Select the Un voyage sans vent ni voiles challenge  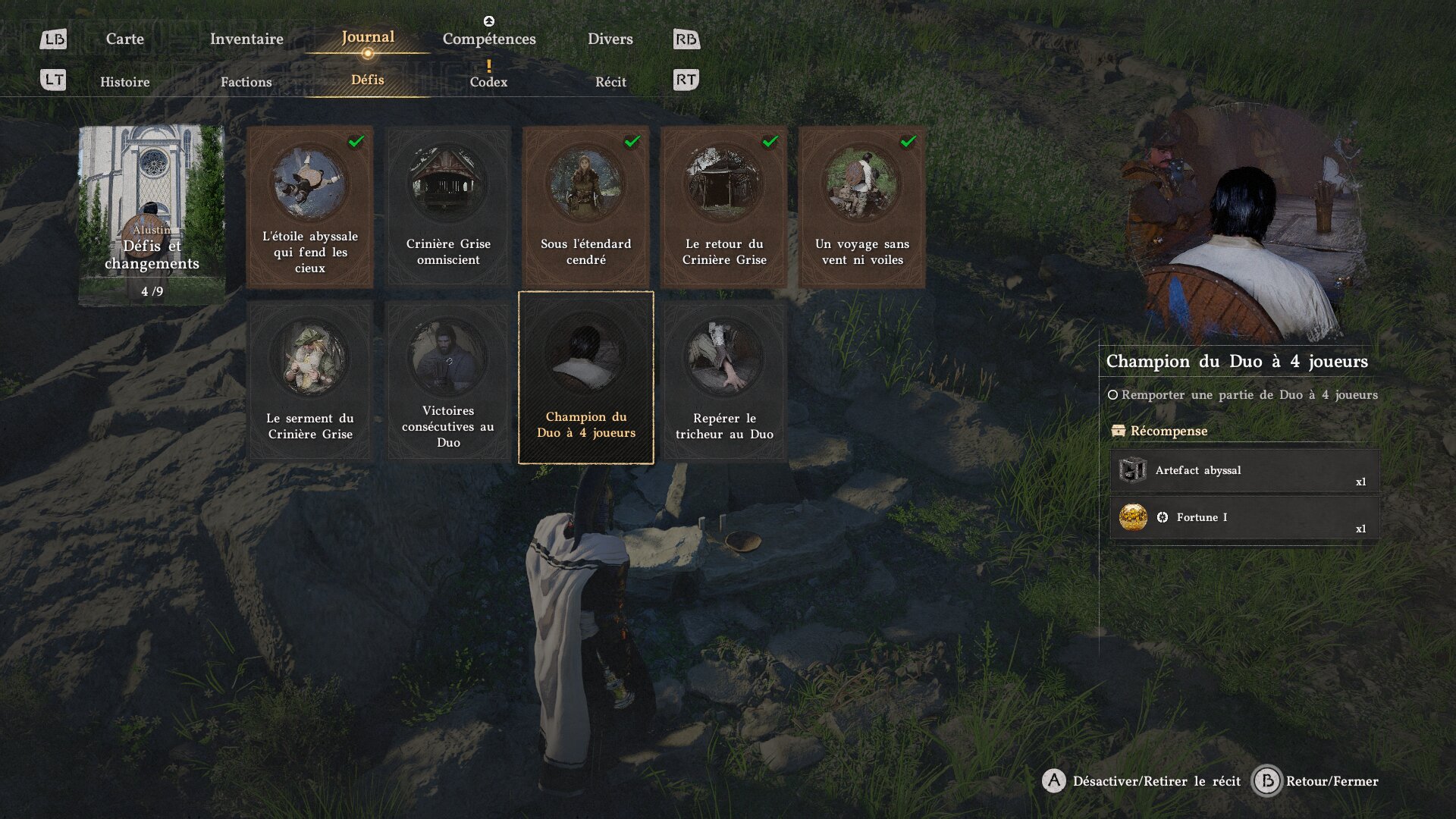click(x=861, y=207)
